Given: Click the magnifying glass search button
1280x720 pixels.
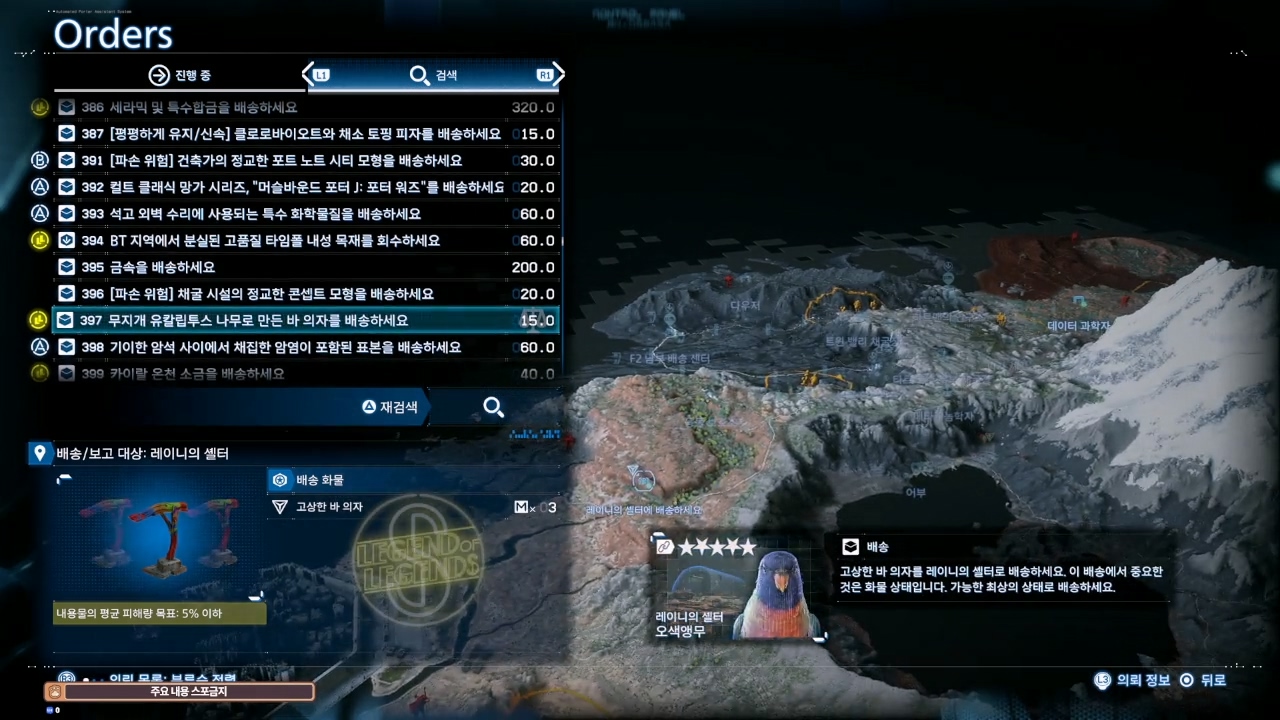Looking at the screenshot, I should (493, 407).
